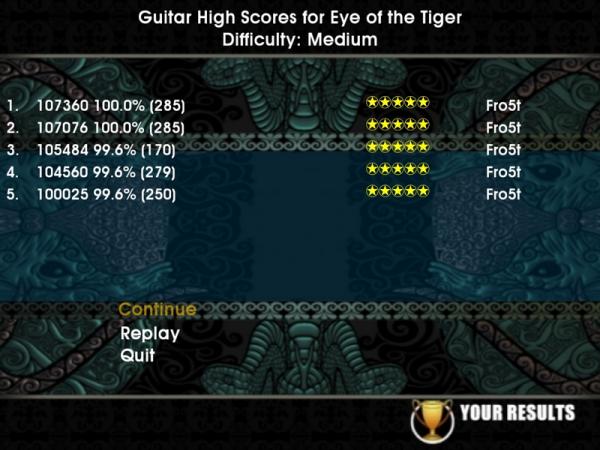Viewport: 600px width, 450px height.
Task: Select the Continue menu option
Action: pos(157,310)
